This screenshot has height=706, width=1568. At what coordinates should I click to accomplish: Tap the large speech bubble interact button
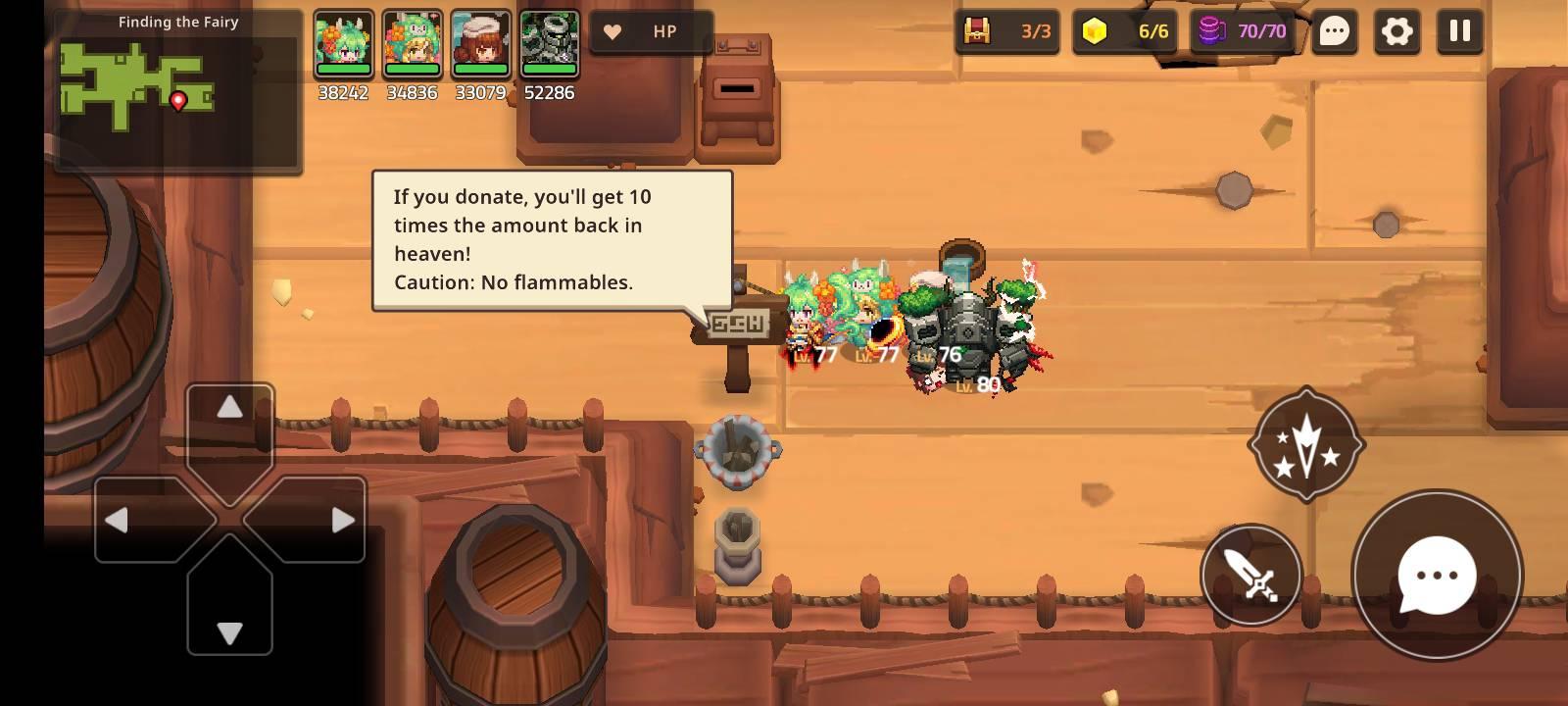(x=1437, y=576)
